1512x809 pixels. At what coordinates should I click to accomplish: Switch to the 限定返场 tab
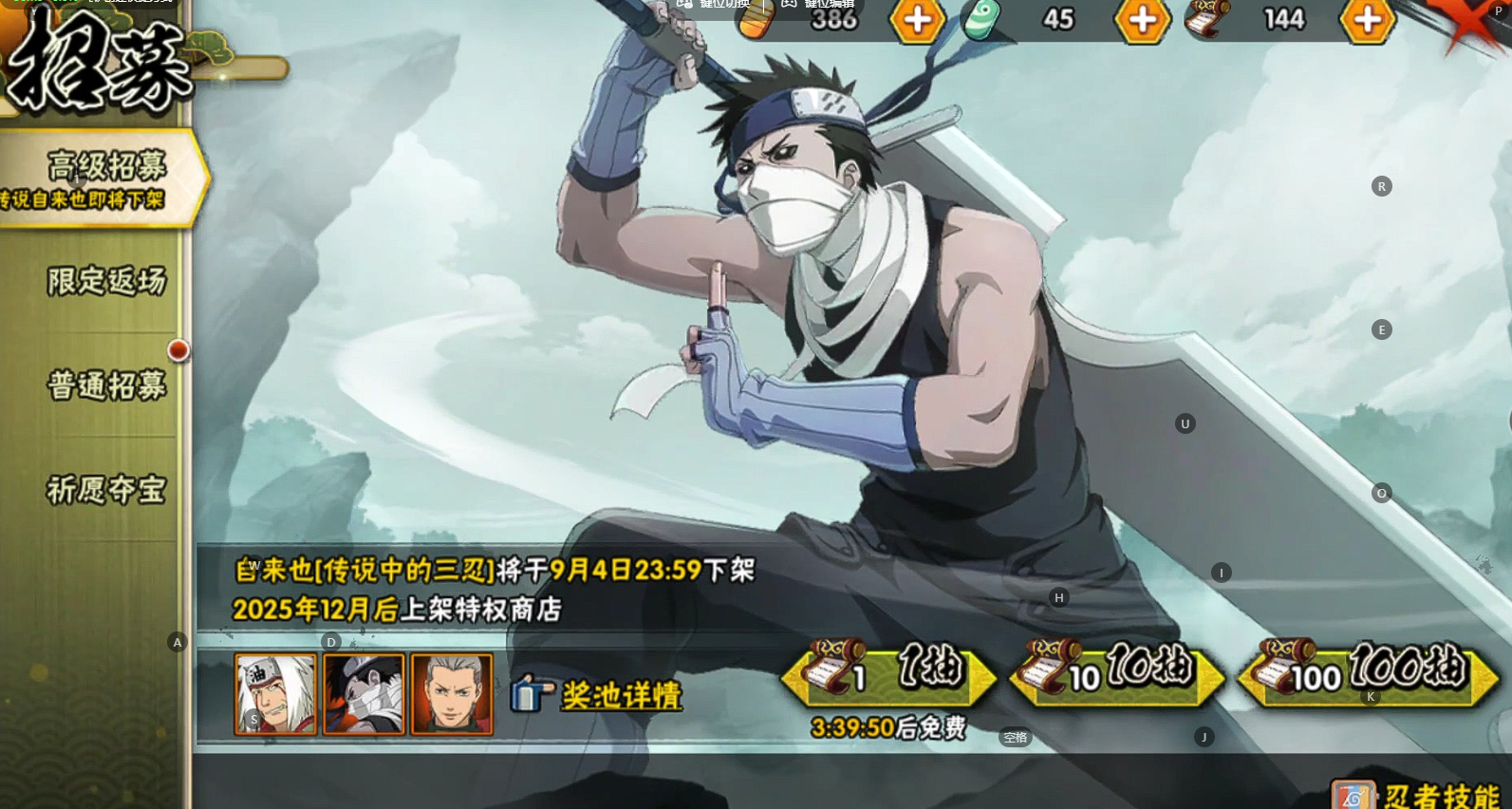click(106, 281)
